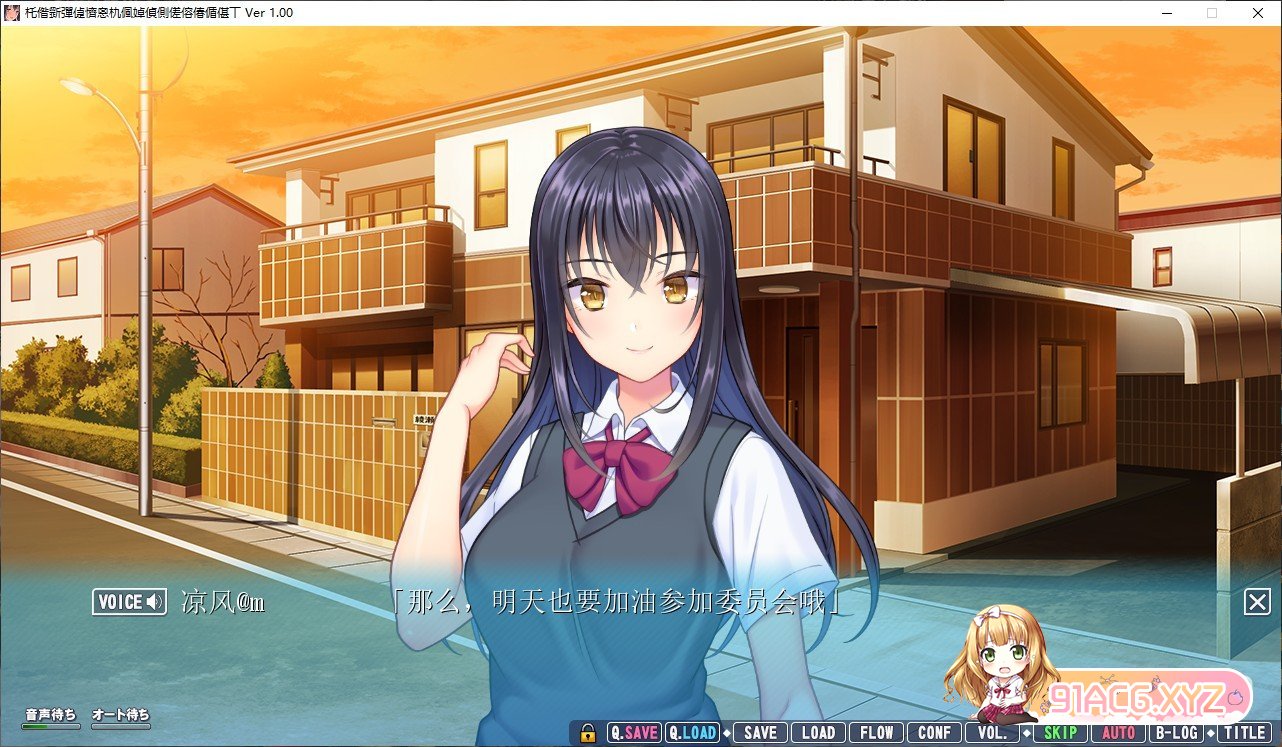Screen dimensions: 1282x747
Task: Quick load with Q.LOAD
Action: coord(693,733)
